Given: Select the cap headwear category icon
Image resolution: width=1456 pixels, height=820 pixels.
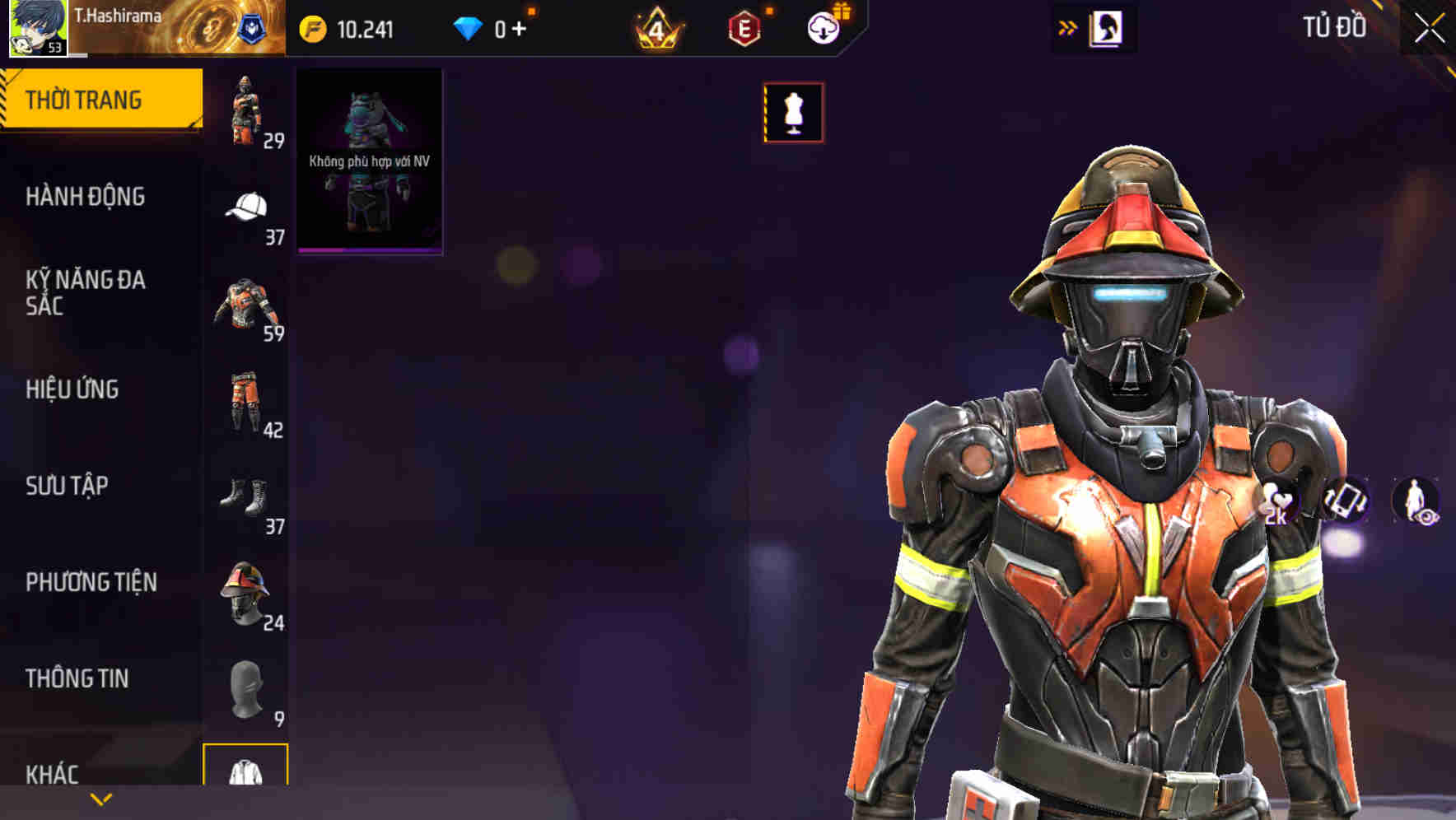Looking at the screenshot, I should [x=246, y=207].
